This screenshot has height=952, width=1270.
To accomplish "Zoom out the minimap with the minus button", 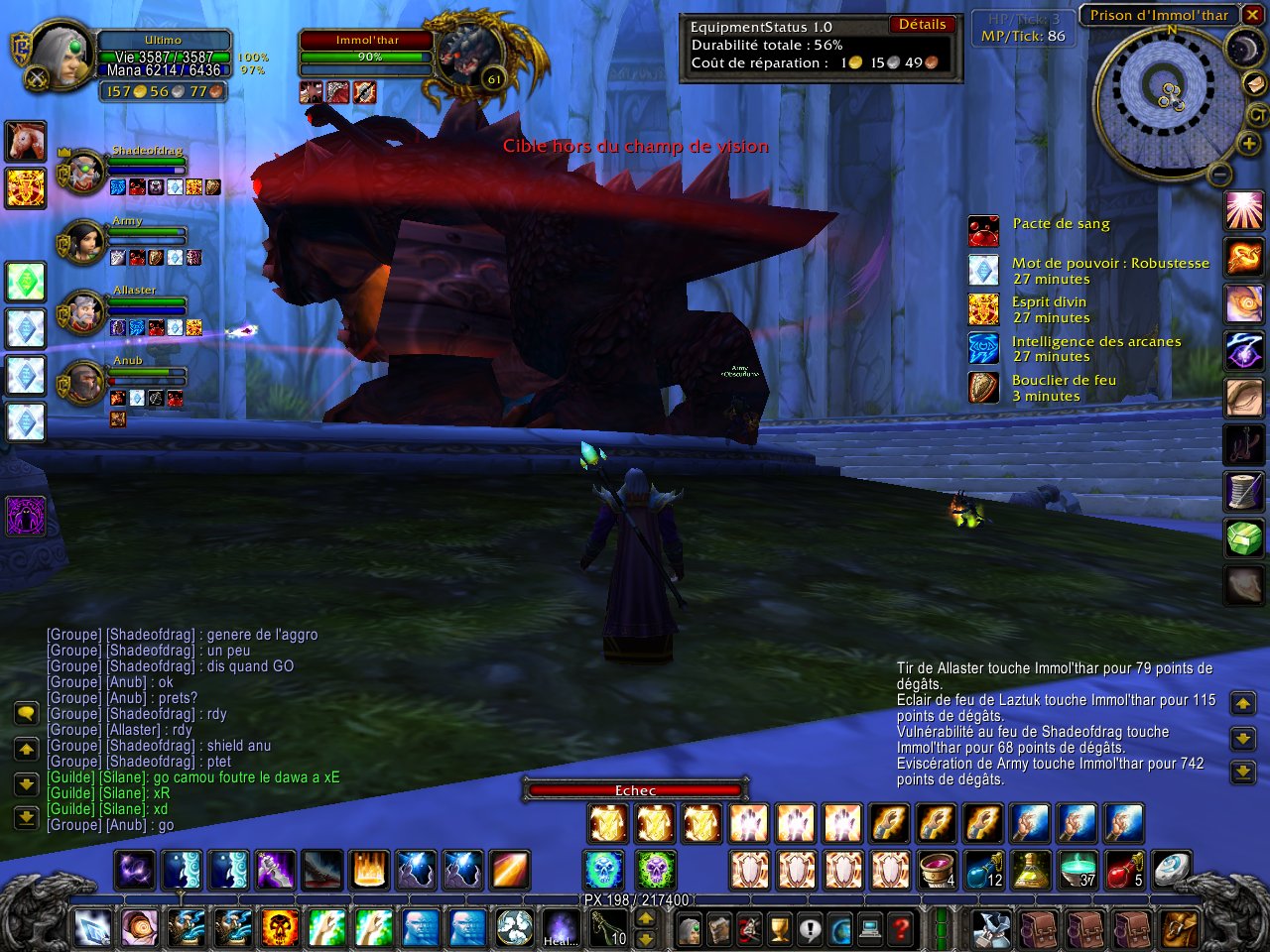I will [x=1220, y=175].
